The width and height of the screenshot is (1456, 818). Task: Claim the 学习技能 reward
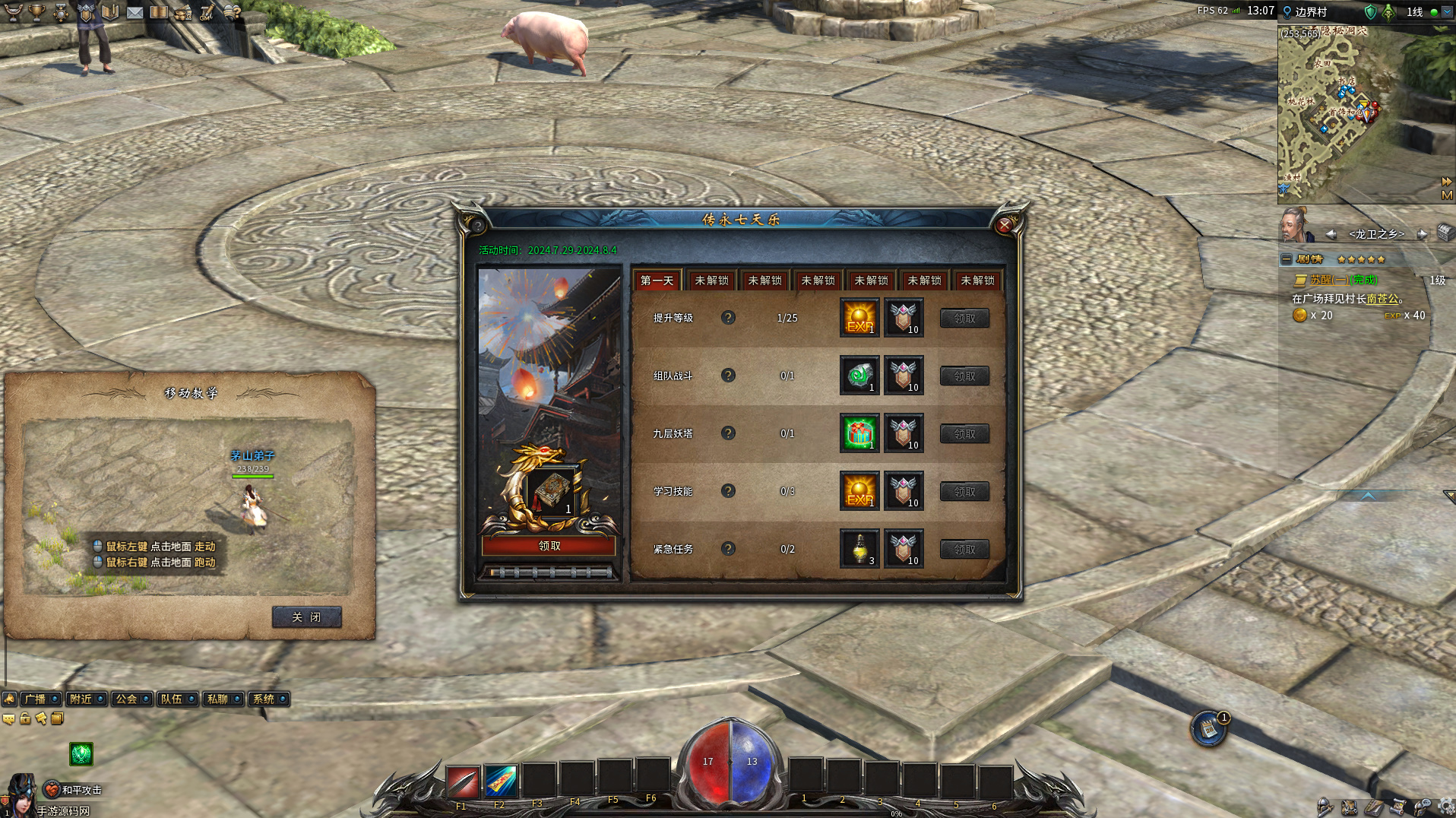(x=964, y=492)
